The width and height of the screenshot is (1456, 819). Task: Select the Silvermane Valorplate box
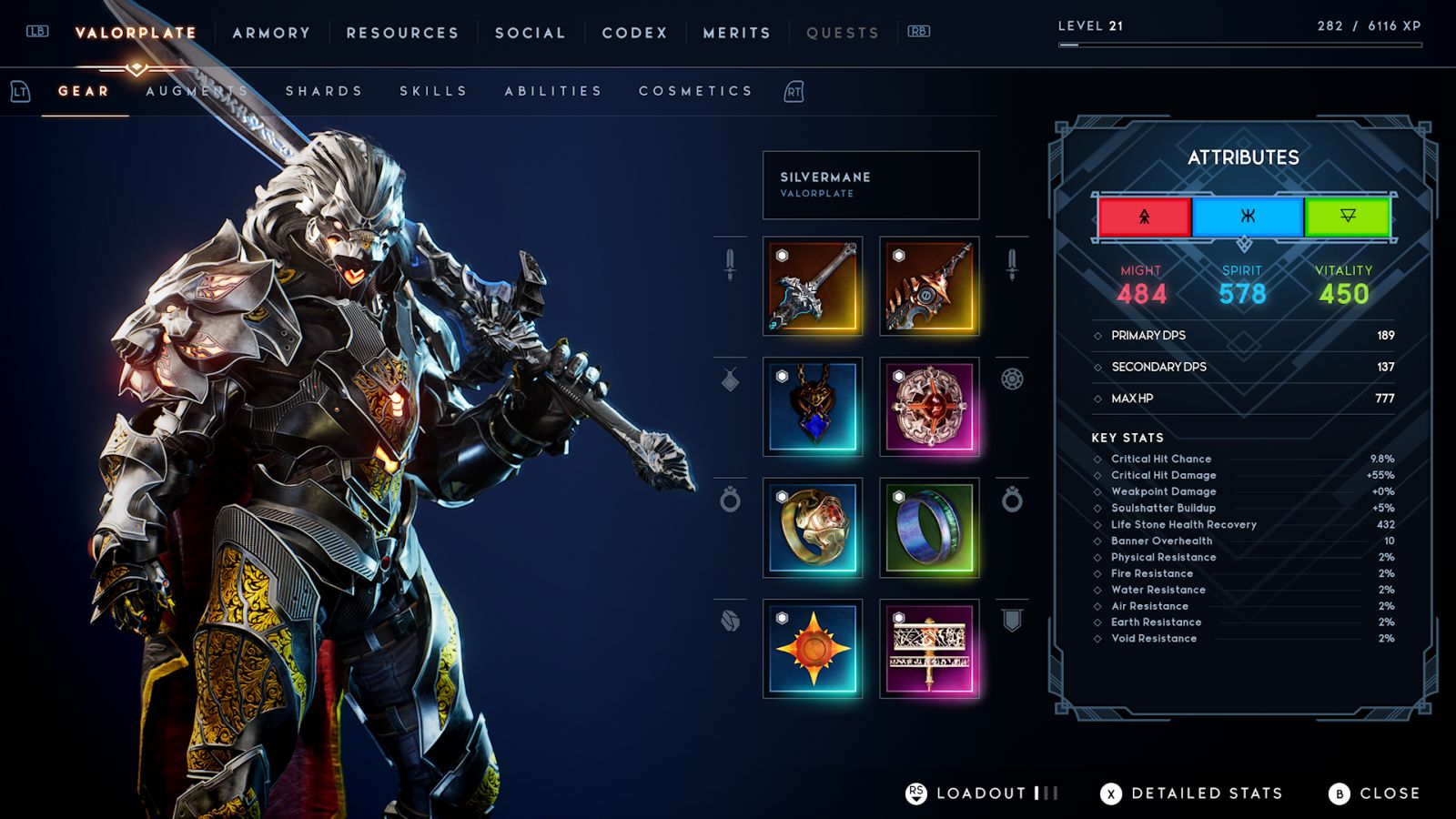(x=871, y=185)
